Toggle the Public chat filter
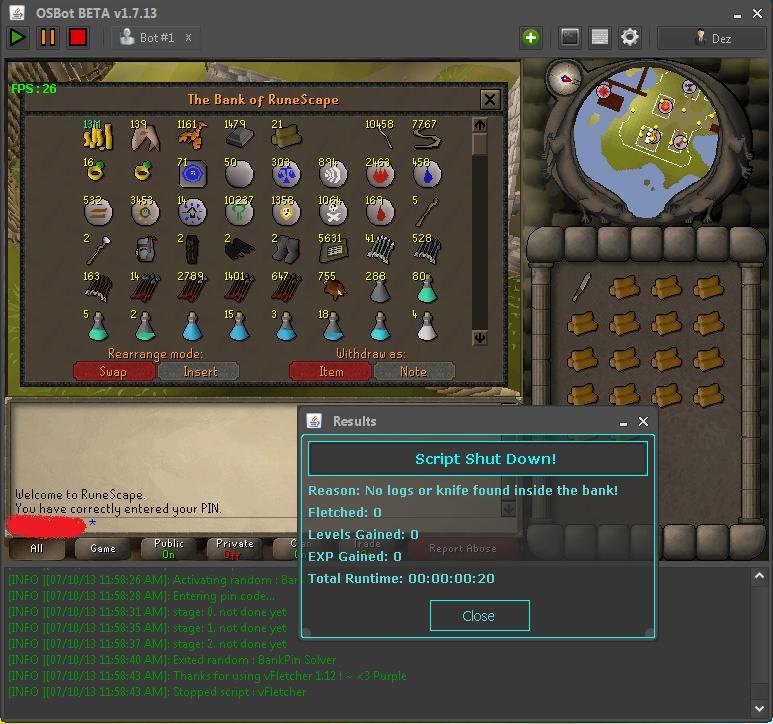 [x=168, y=548]
